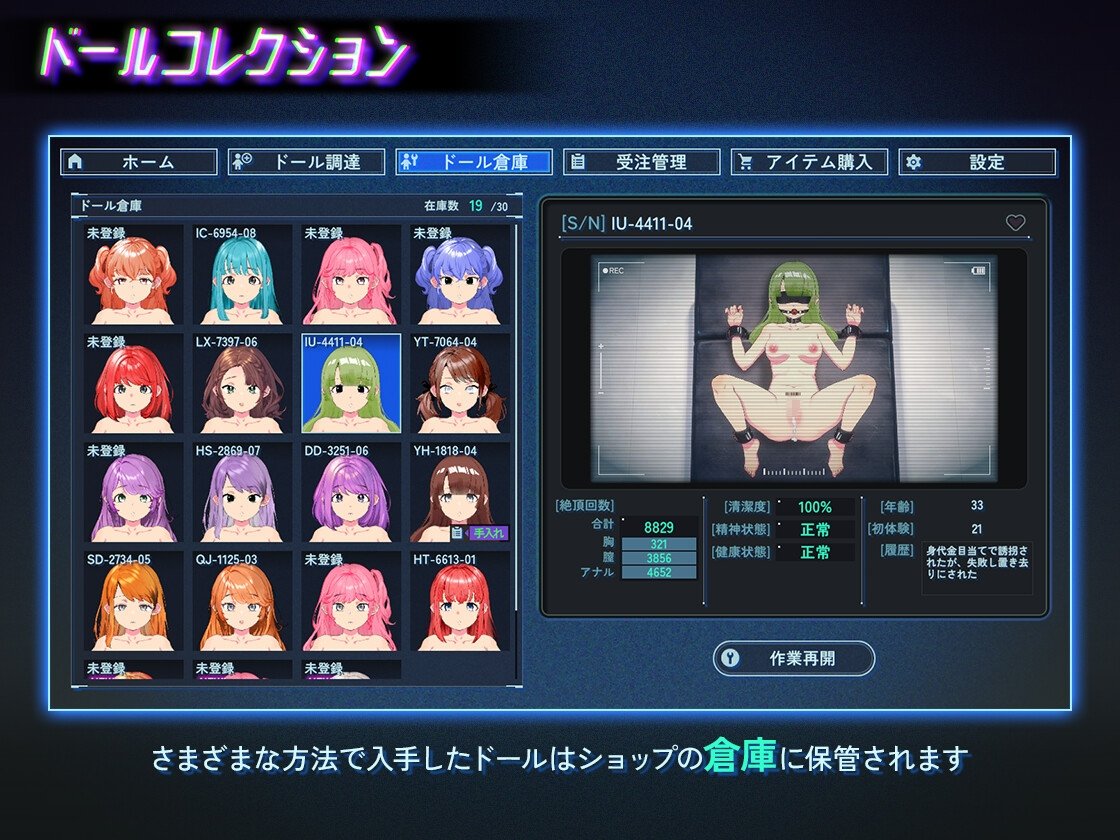
Task: Click the 手入れ tag button
Action: click(488, 533)
